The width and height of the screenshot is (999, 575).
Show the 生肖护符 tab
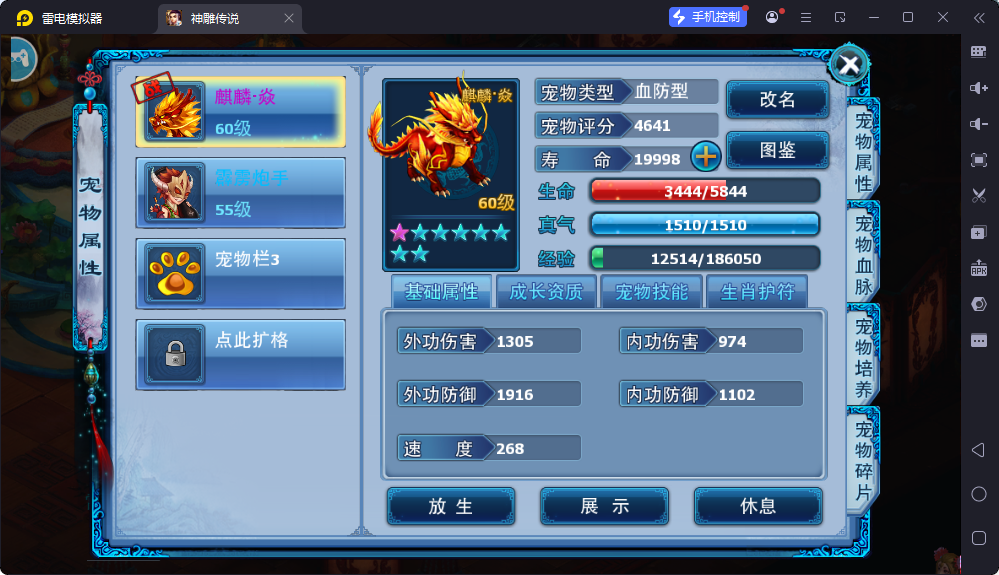tap(757, 292)
